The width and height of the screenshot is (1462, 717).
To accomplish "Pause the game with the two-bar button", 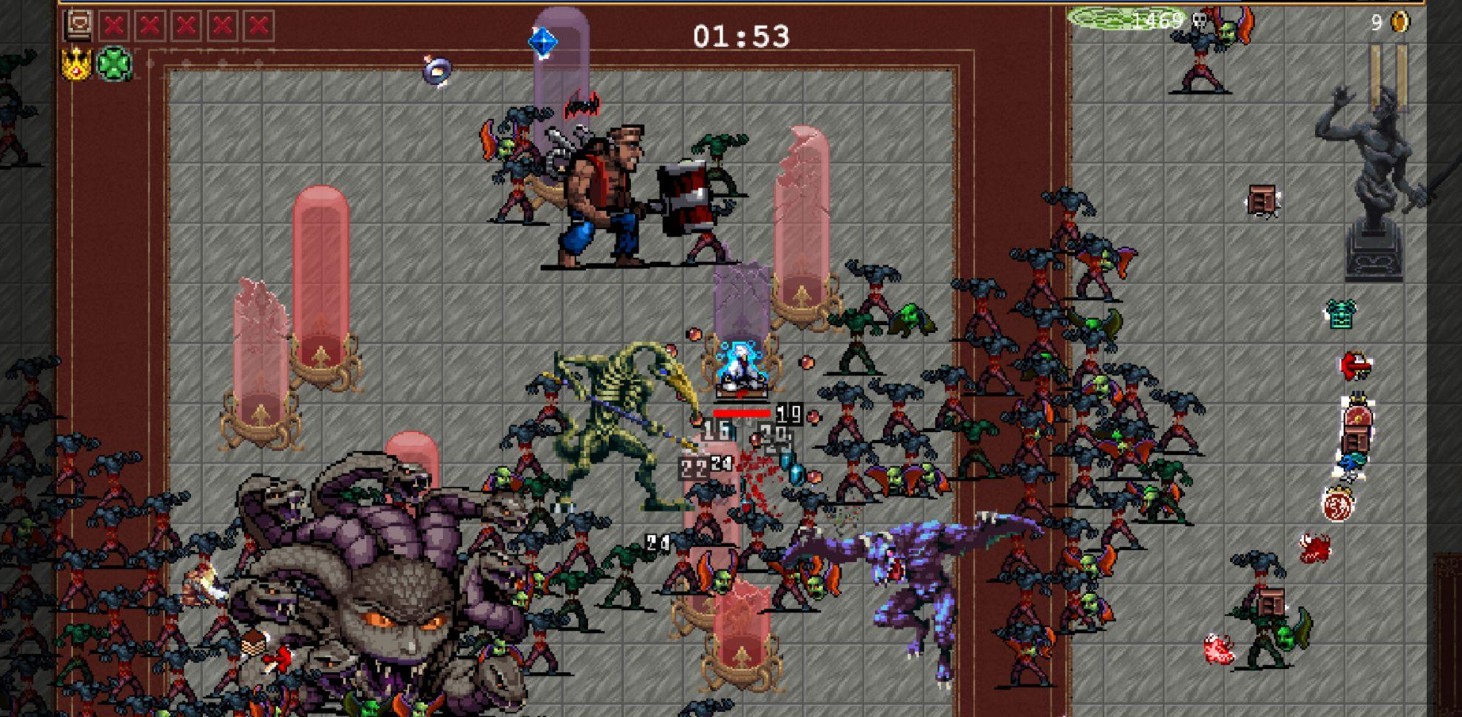I will point(1388,77).
